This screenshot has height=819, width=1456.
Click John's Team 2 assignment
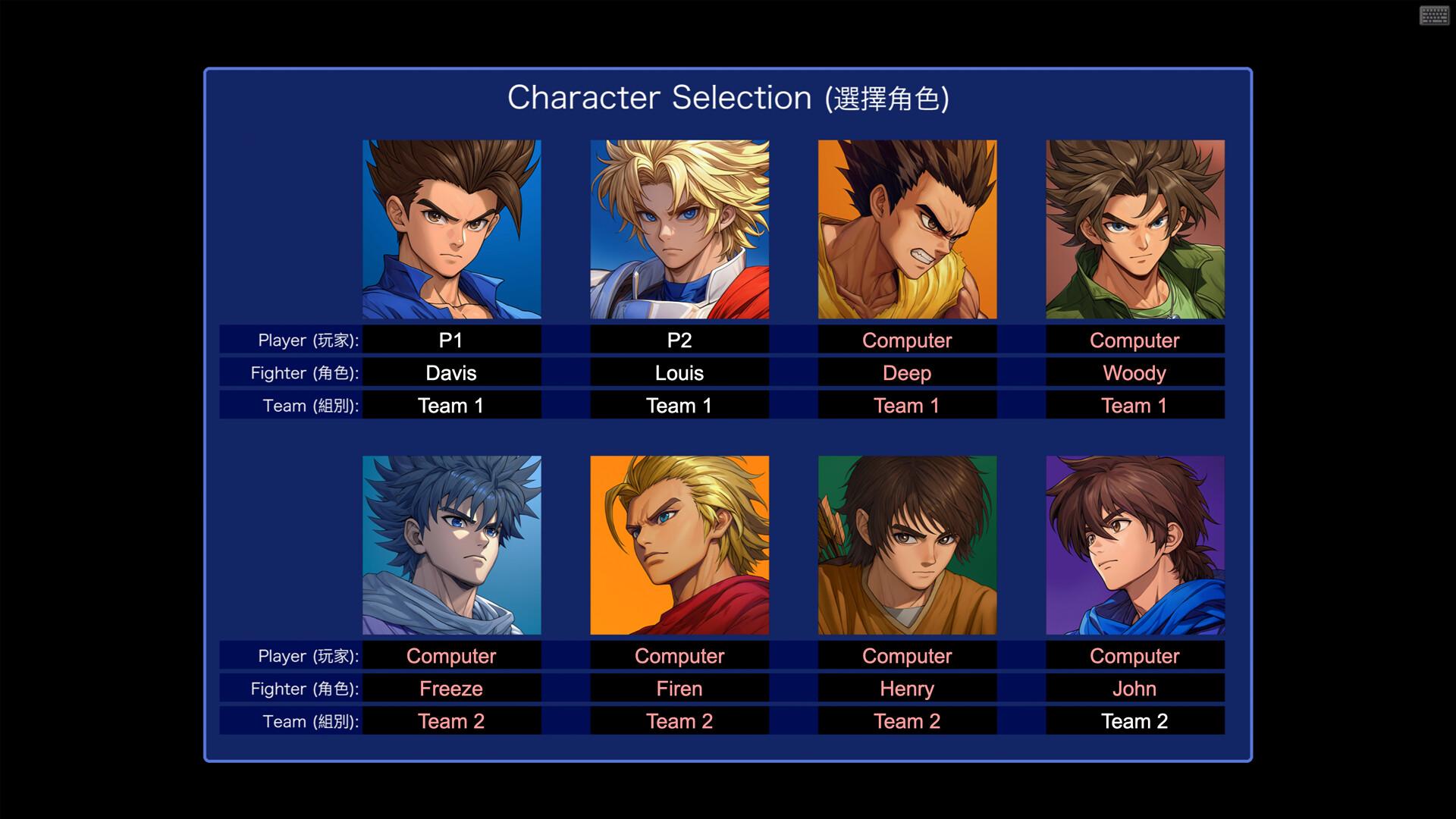pos(1134,721)
